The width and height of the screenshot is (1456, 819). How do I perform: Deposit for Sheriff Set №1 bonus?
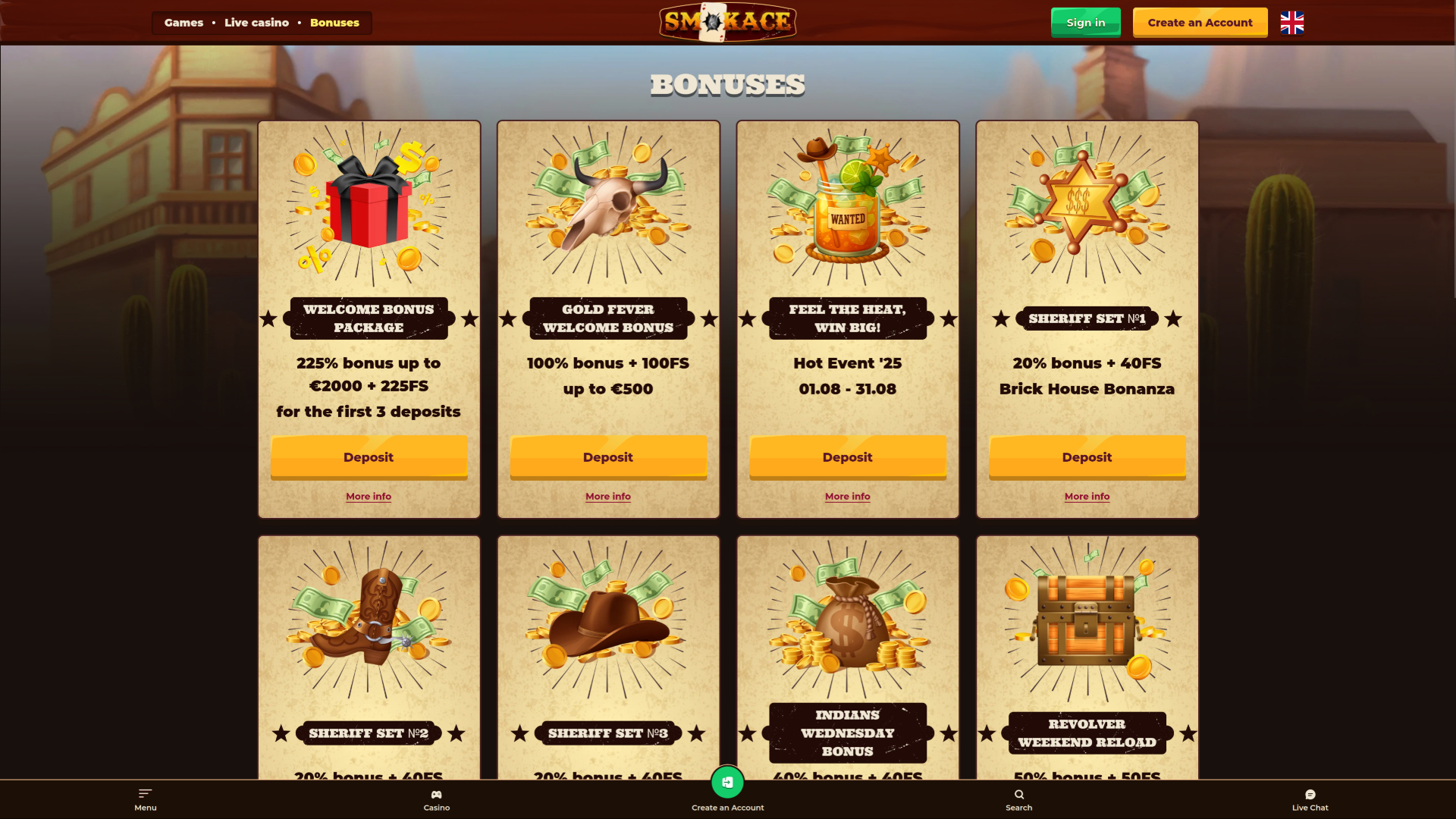[1087, 457]
